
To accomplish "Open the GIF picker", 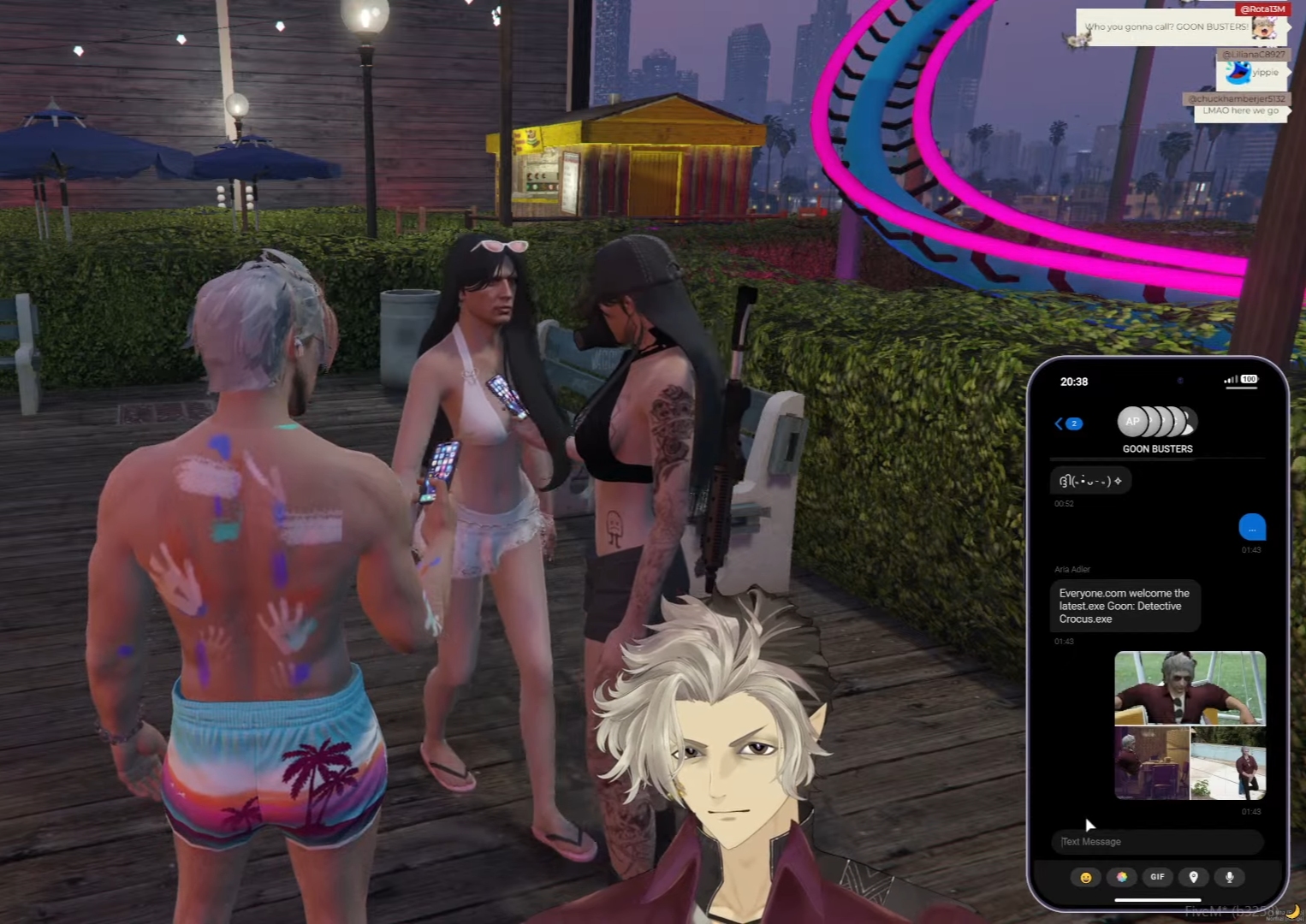I will point(1157,877).
